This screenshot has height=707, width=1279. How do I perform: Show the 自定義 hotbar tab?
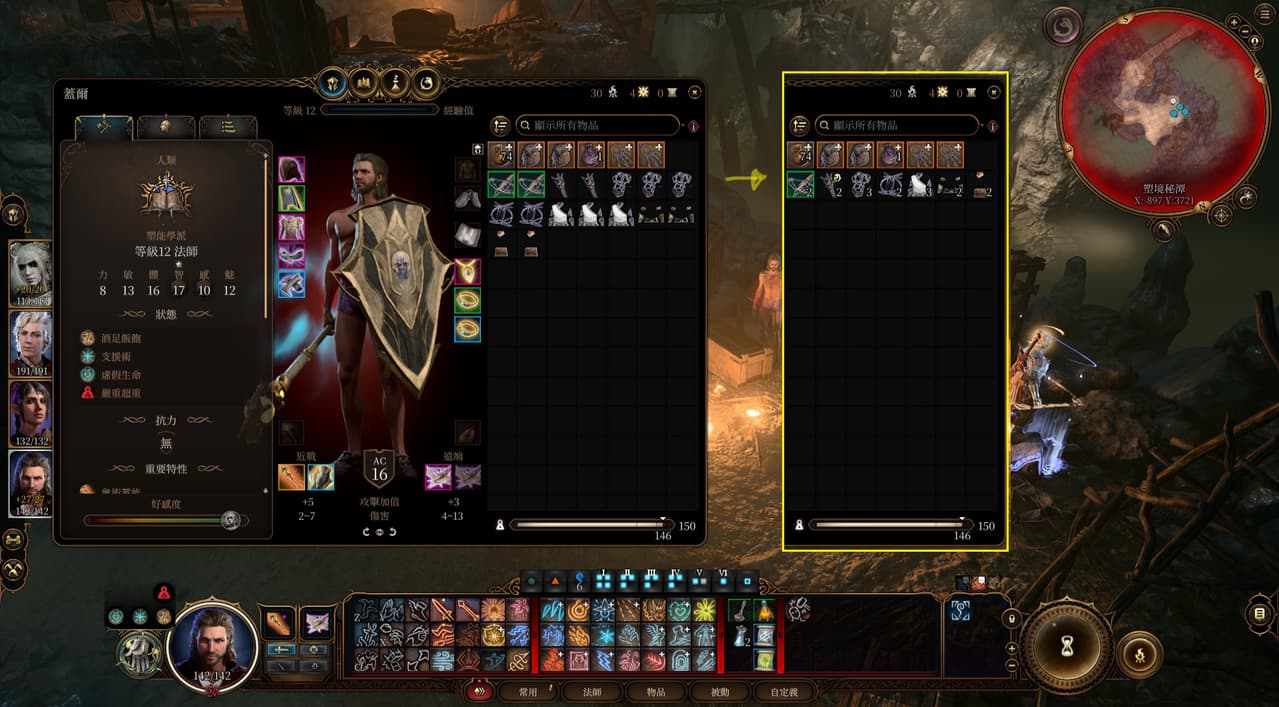tap(784, 691)
